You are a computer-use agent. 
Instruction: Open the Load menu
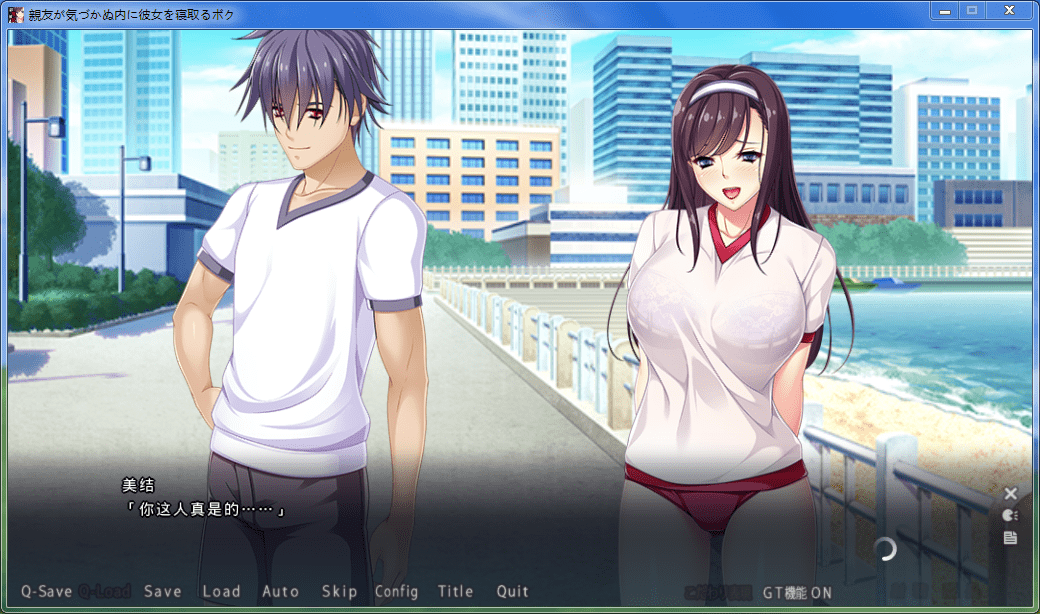tap(221, 591)
